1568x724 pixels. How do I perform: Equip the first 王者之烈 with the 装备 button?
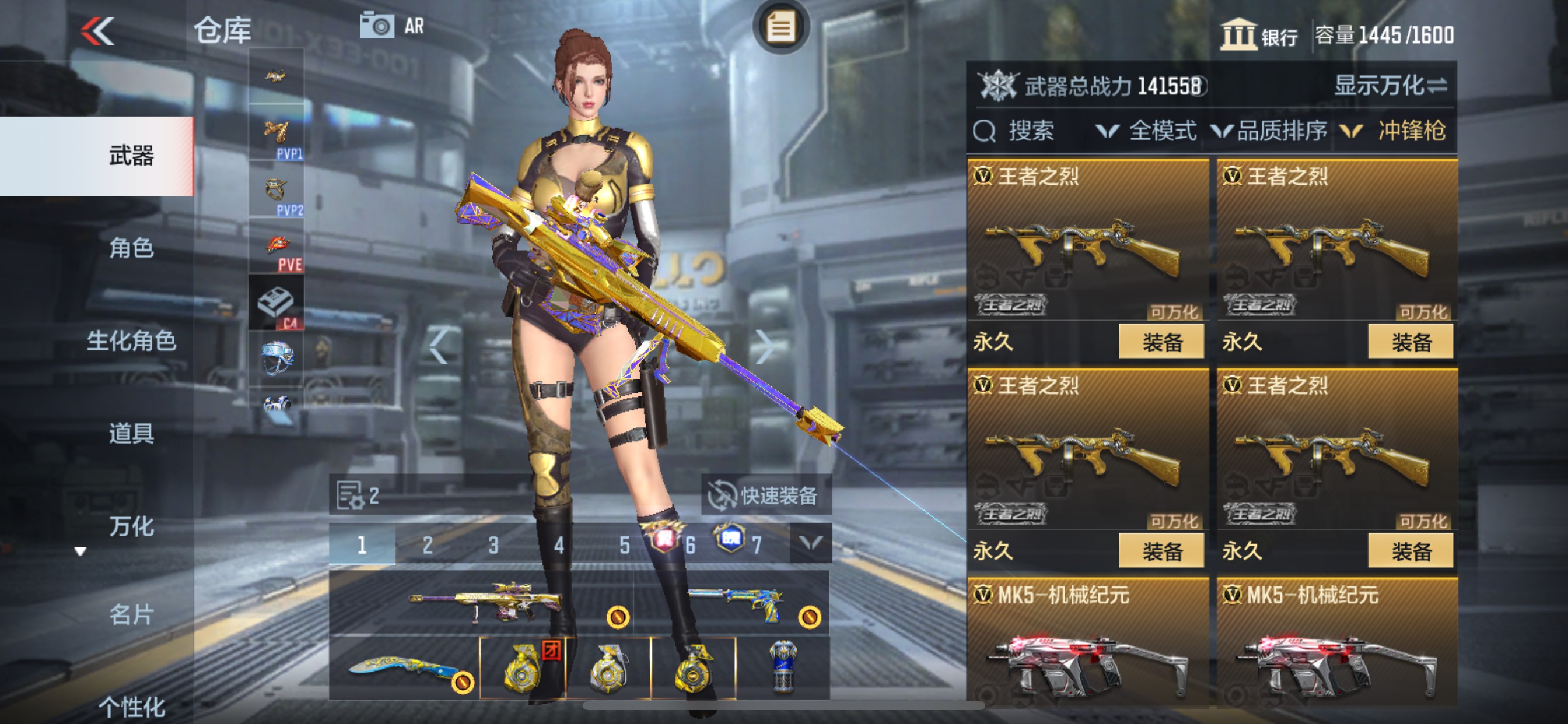click(1161, 340)
